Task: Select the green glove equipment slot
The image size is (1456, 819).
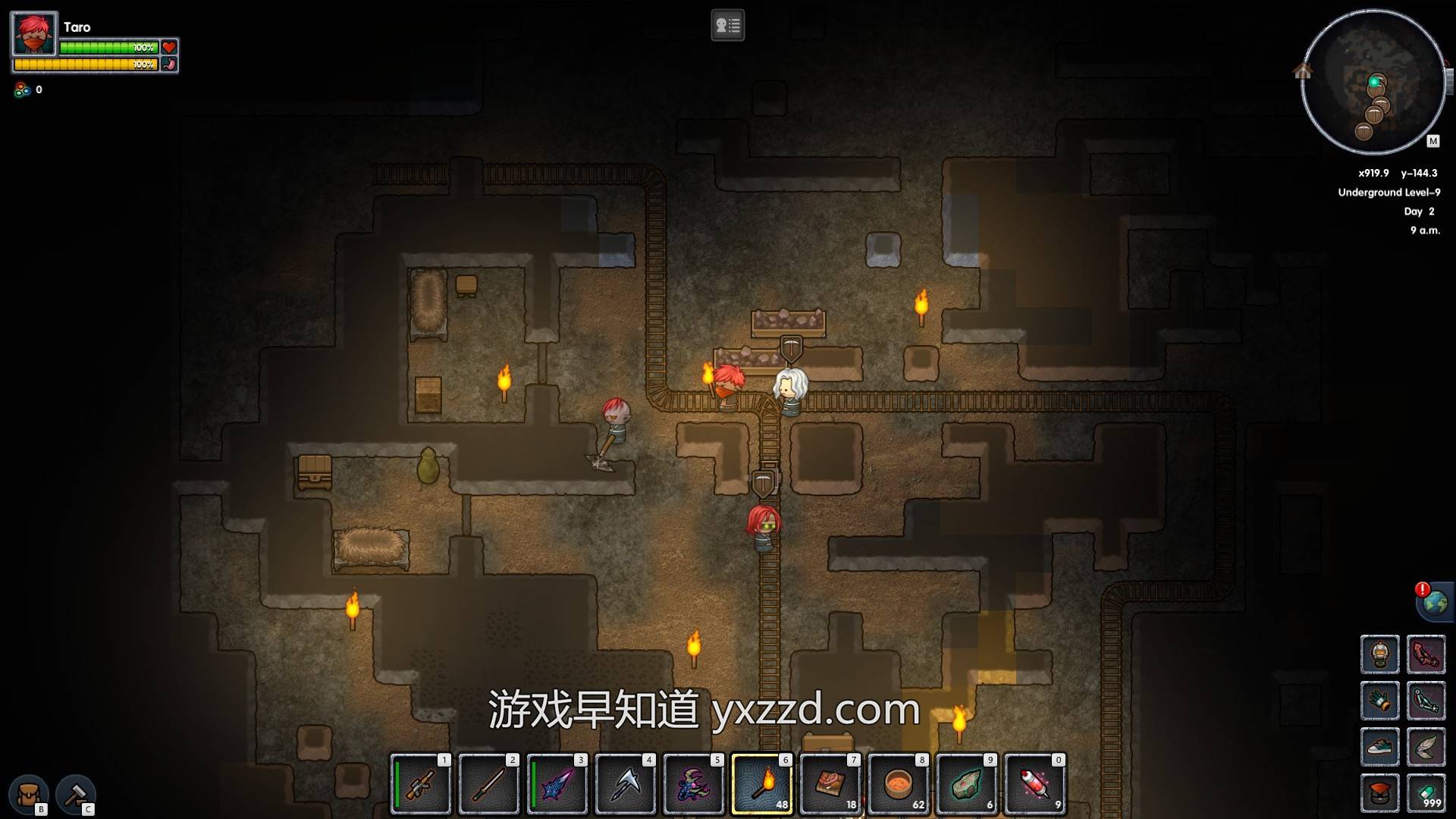Action: pyautogui.click(x=1379, y=701)
